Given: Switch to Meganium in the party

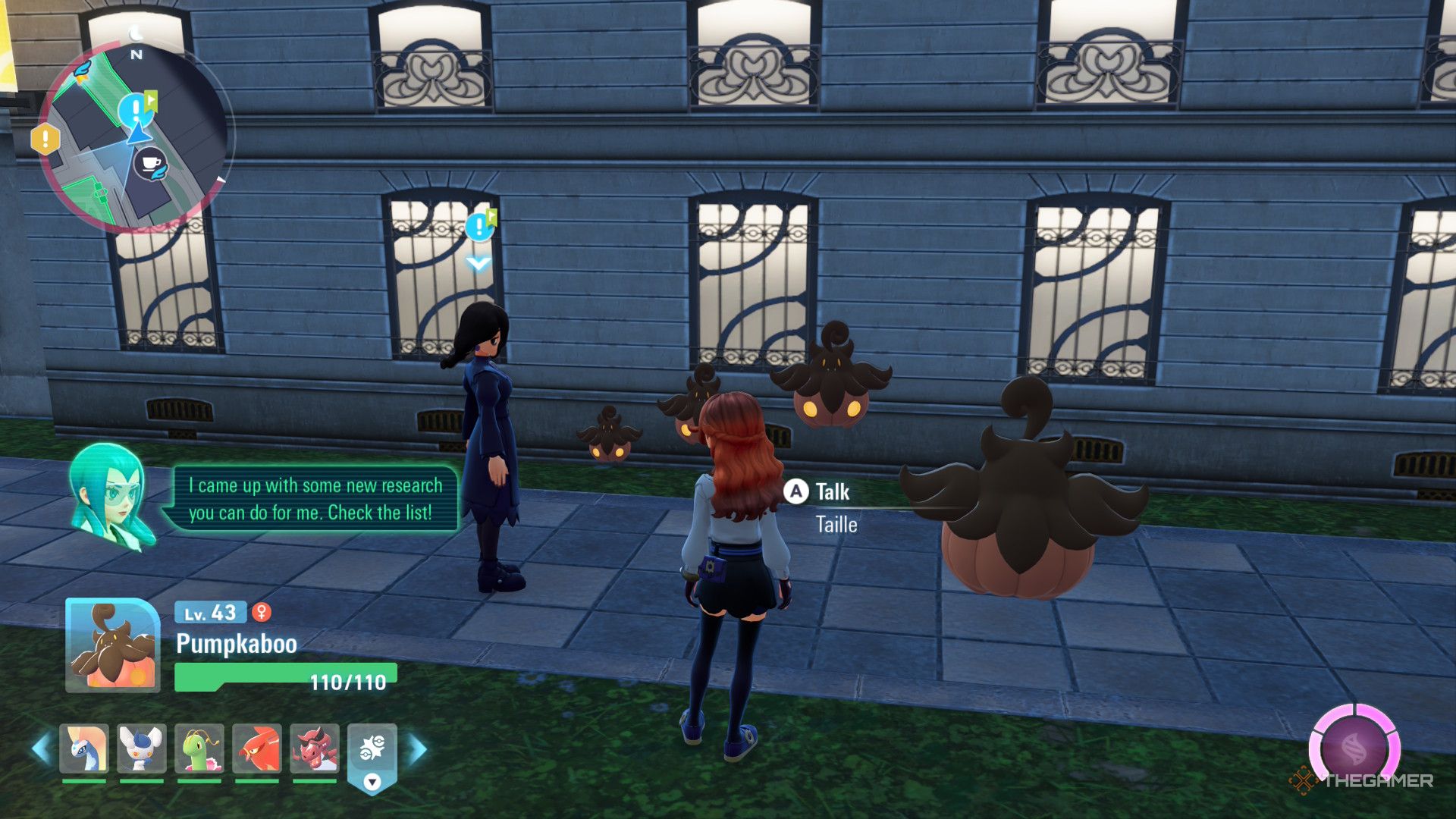Looking at the screenshot, I should (x=199, y=748).
